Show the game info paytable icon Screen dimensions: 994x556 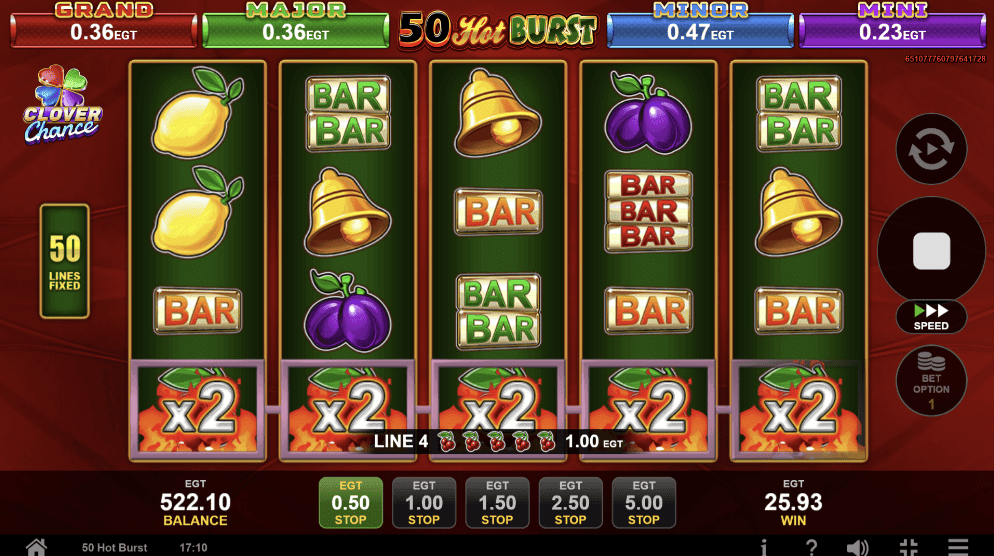(764, 547)
